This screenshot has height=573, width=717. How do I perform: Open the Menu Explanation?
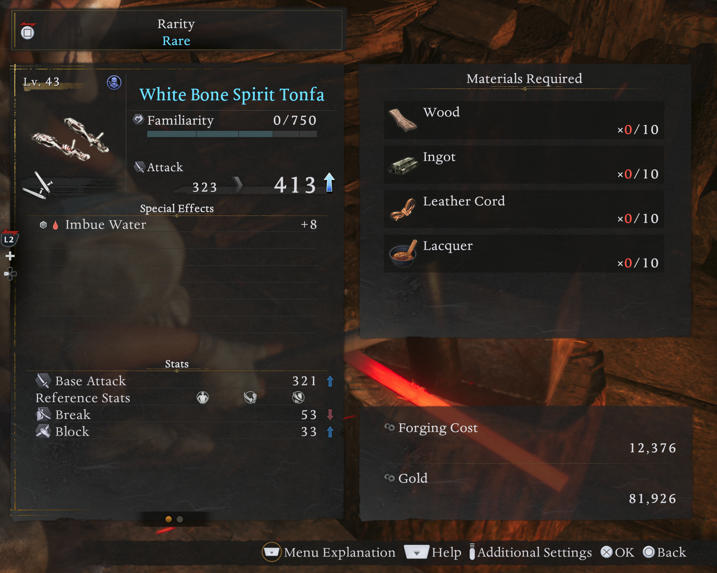[329, 552]
